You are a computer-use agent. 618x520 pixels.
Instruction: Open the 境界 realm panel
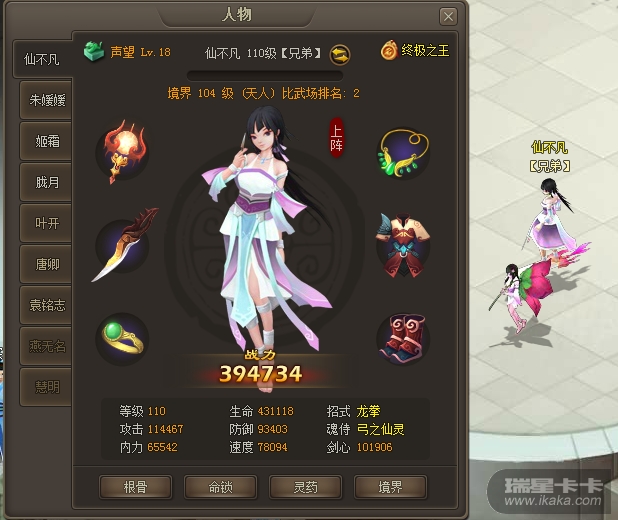390,486
